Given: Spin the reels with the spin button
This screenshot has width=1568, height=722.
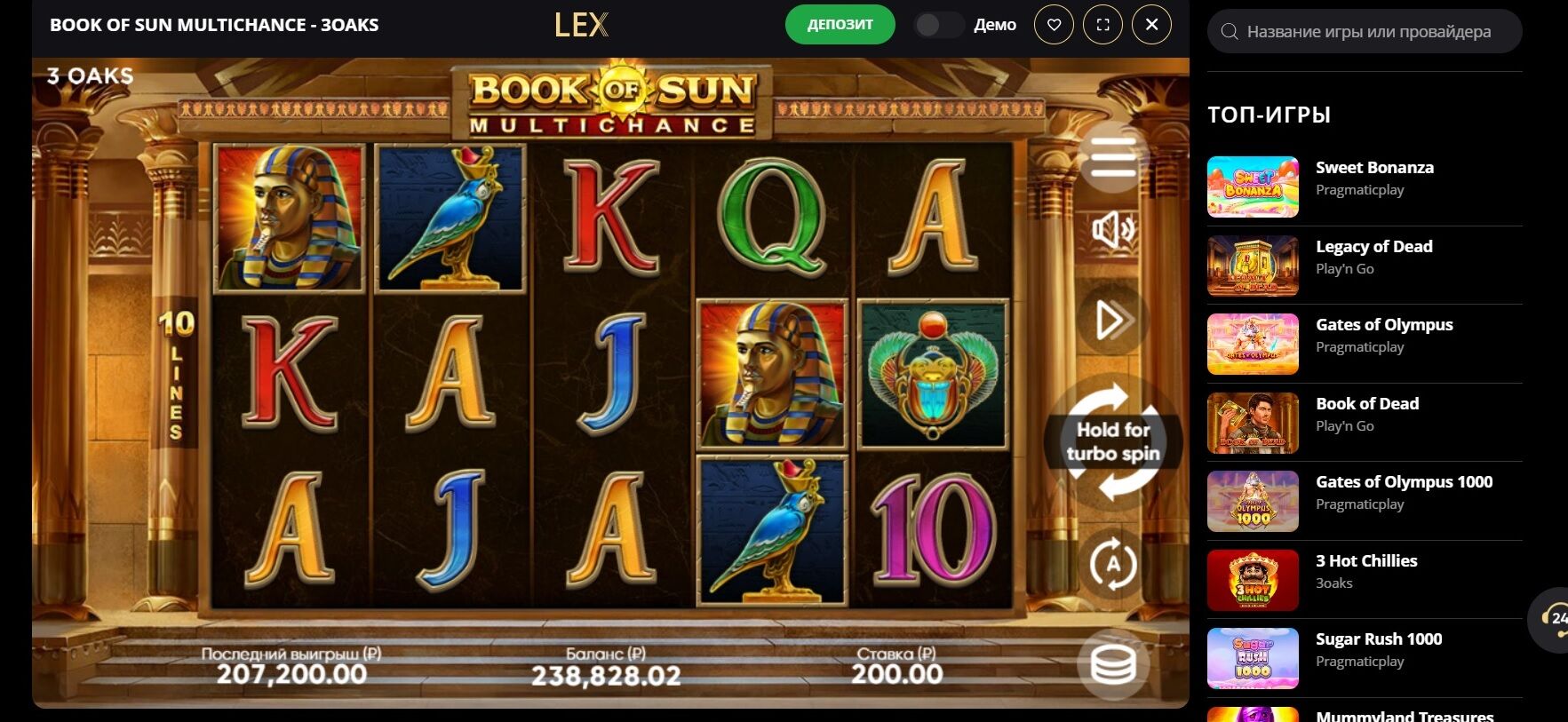Looking at the screenshot, I should [x=1112, y=441].
